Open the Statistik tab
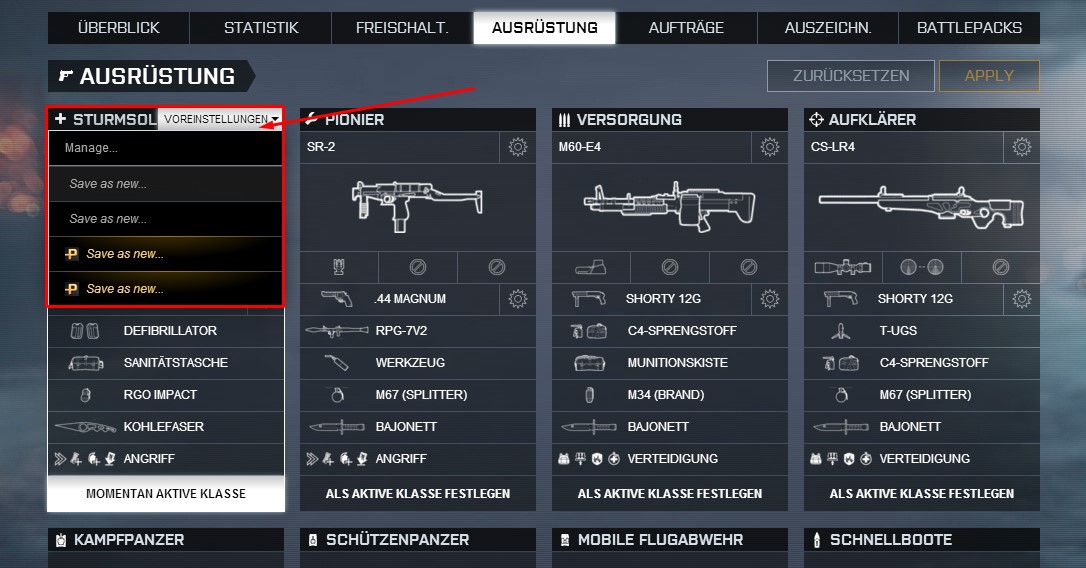This screenshot has height=568, width=1086. [261, 28]
